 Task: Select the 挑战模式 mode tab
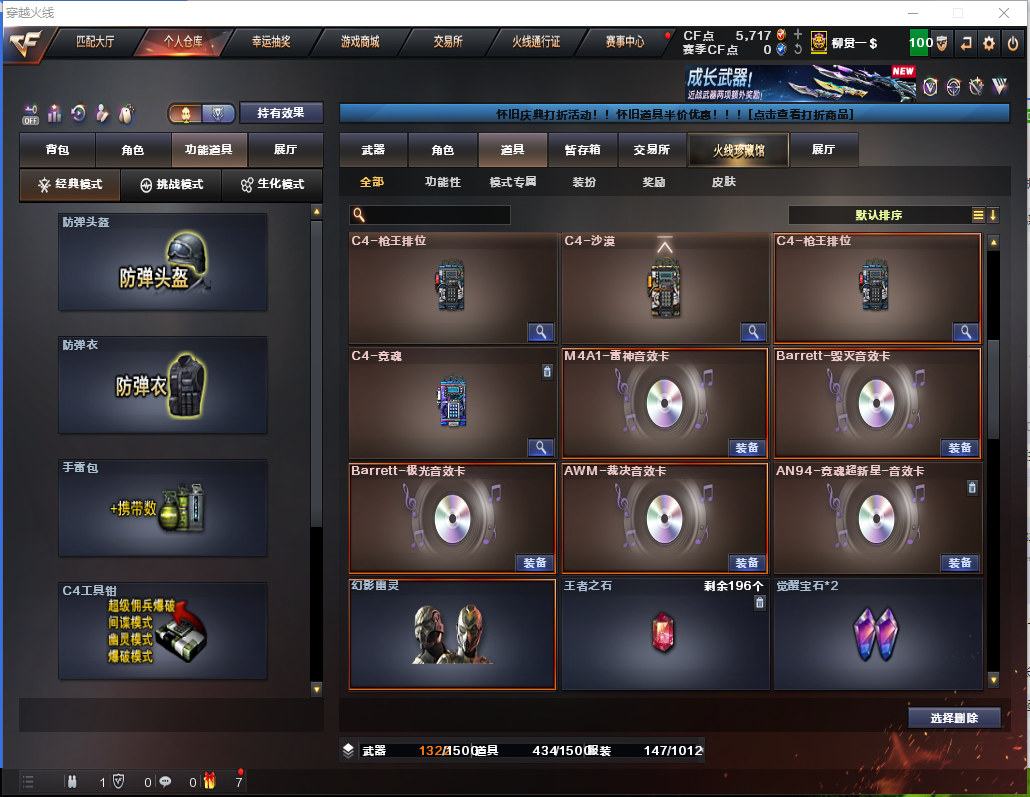click(x=171, y=185)
